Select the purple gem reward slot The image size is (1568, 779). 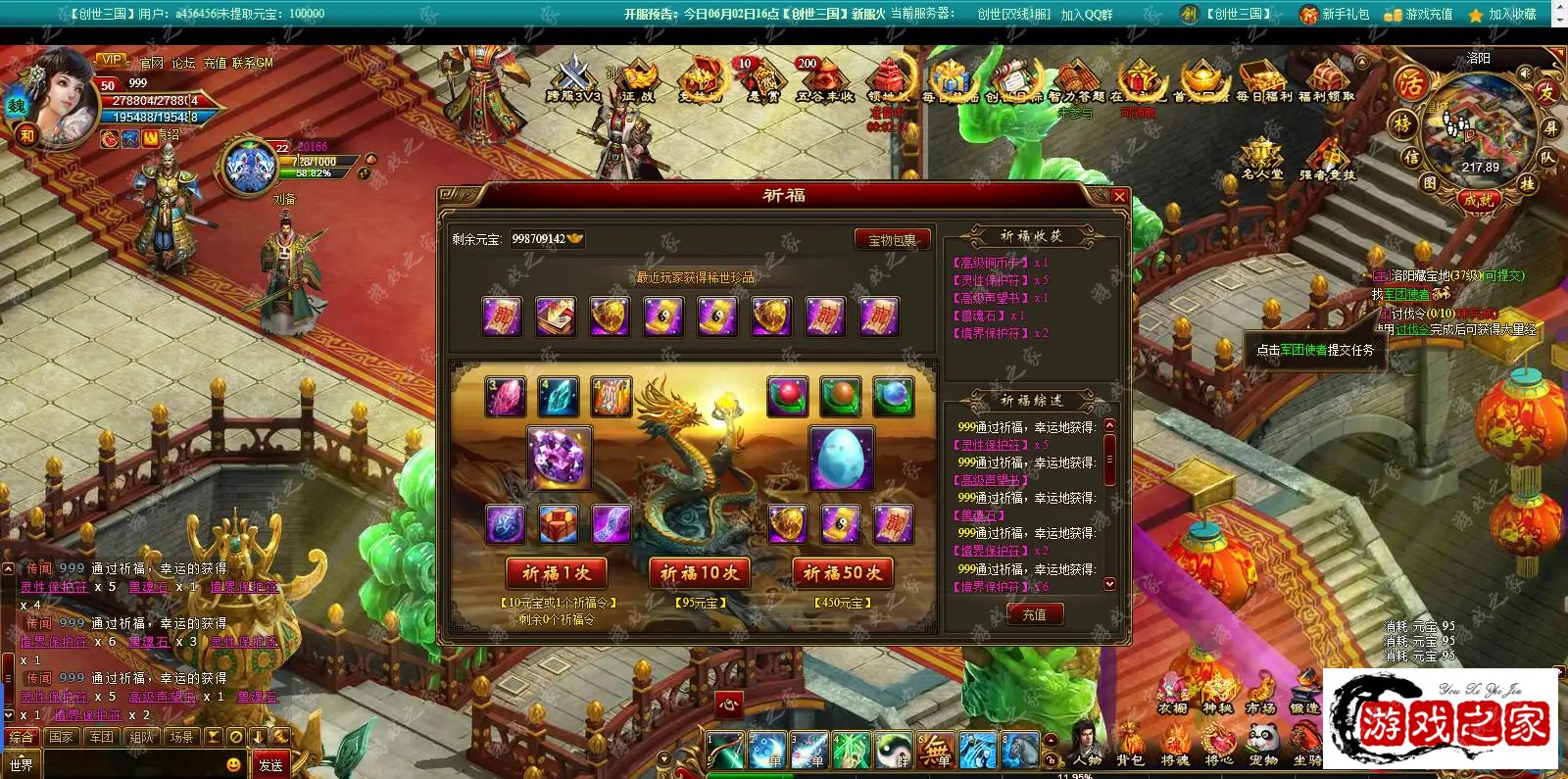(x=560, y=458)
